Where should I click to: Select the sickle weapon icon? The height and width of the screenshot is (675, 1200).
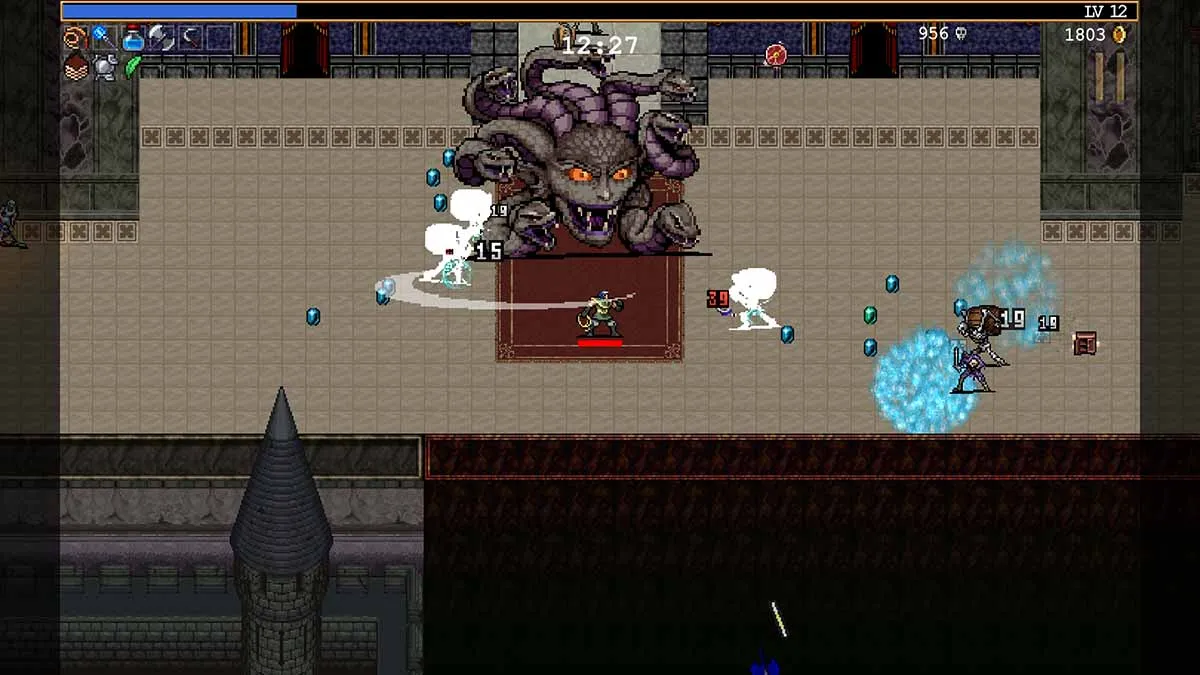click(189, 38)
